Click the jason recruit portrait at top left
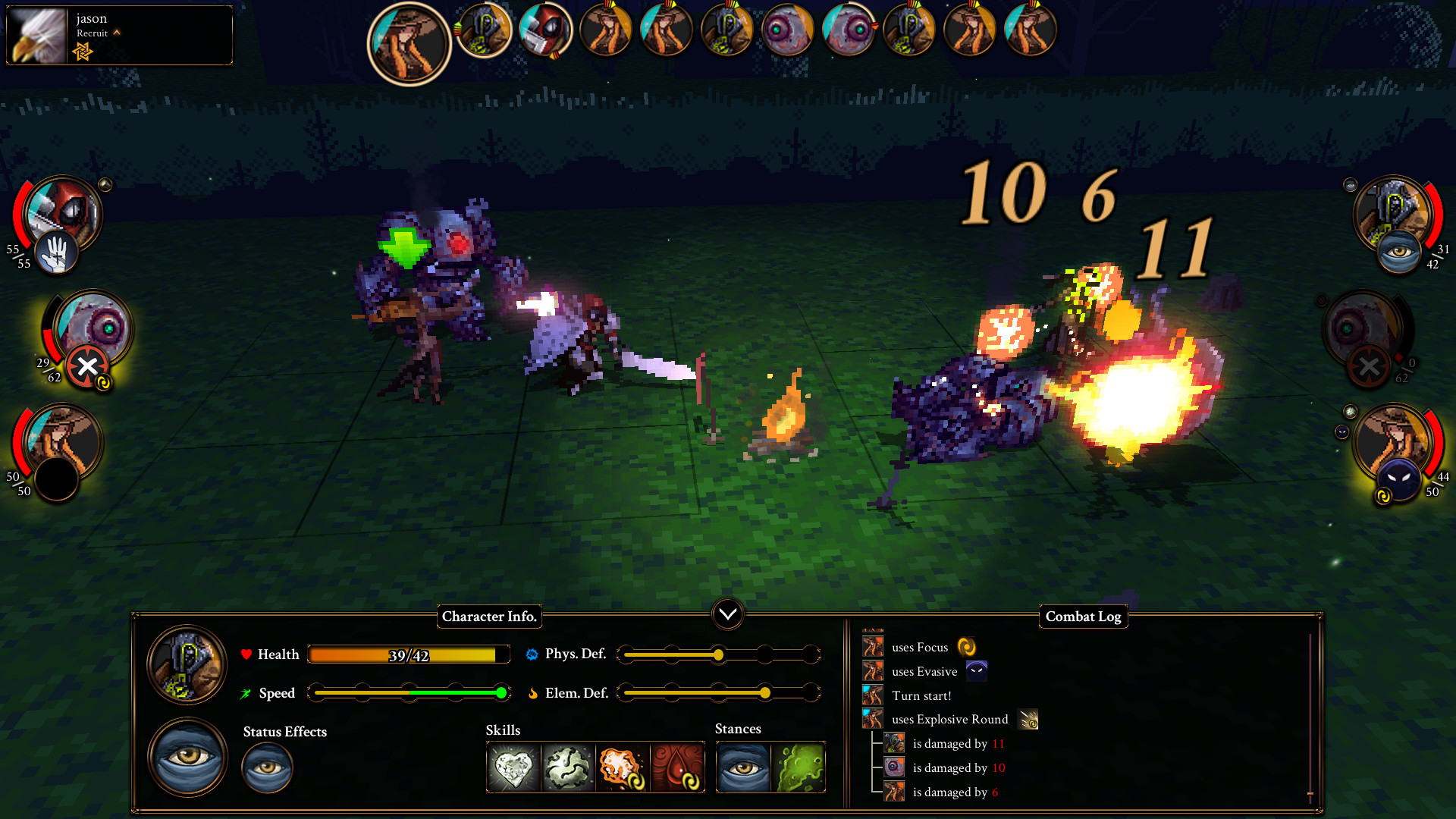The height and width of the screenshot is (819, 1456). tap(37, 35)
